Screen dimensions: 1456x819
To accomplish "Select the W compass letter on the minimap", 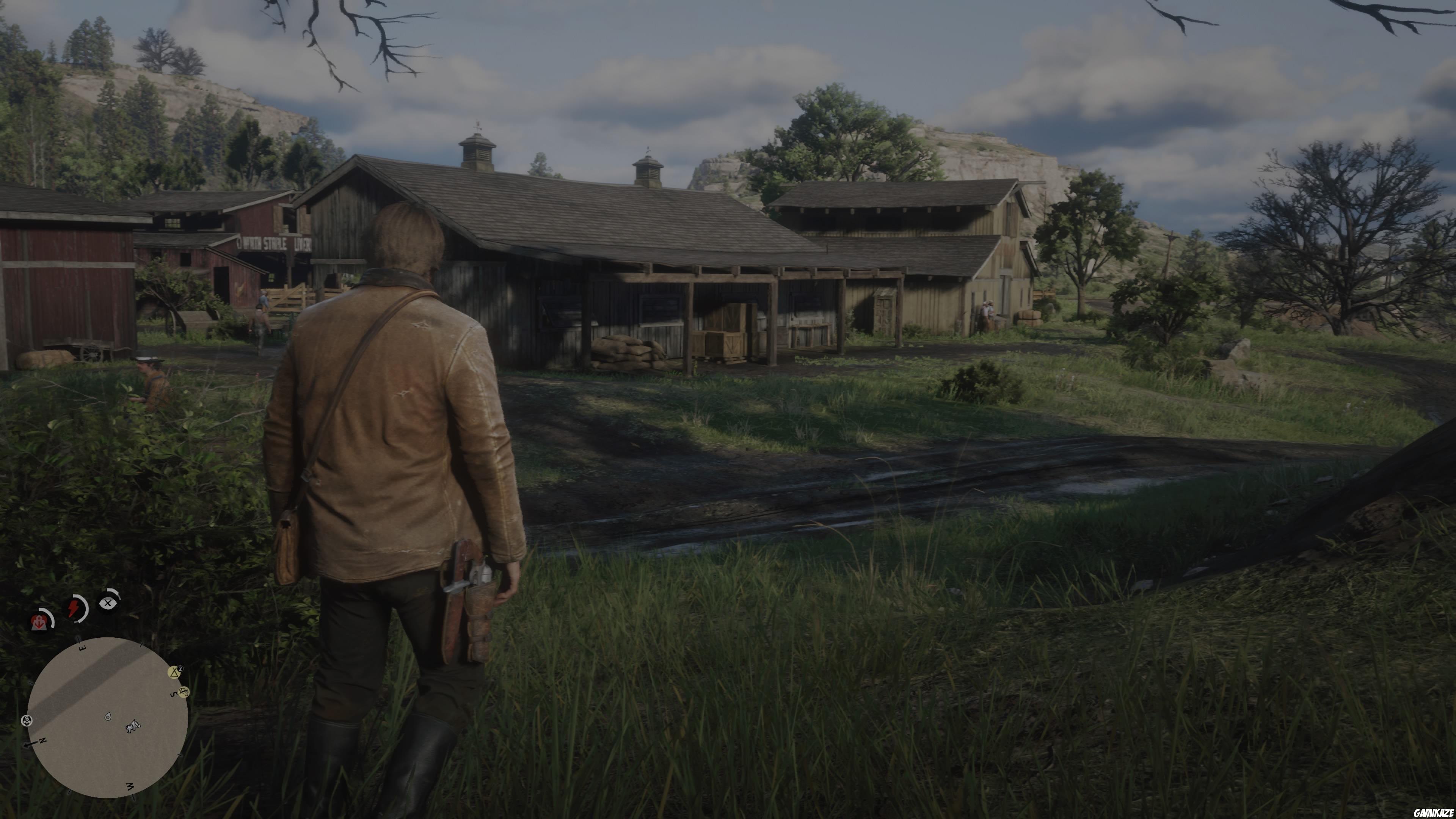I will 130,786.
